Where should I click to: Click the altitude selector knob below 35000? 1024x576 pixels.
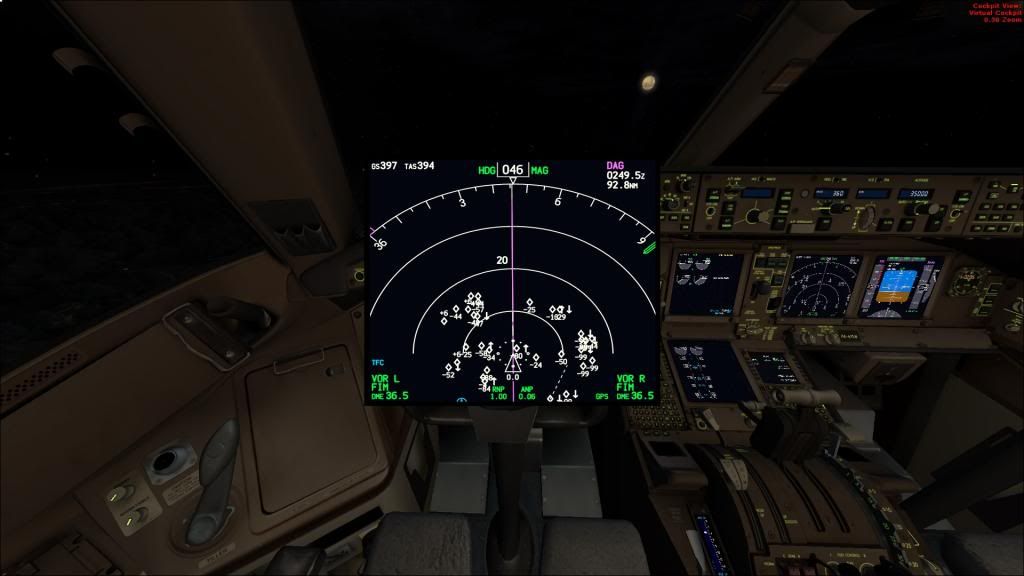922,209
